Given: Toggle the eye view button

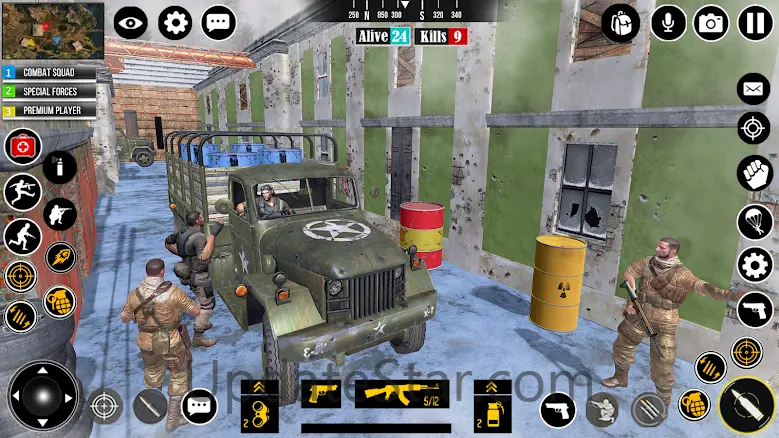Looking at the screenshot, I should tap(130, 22).
